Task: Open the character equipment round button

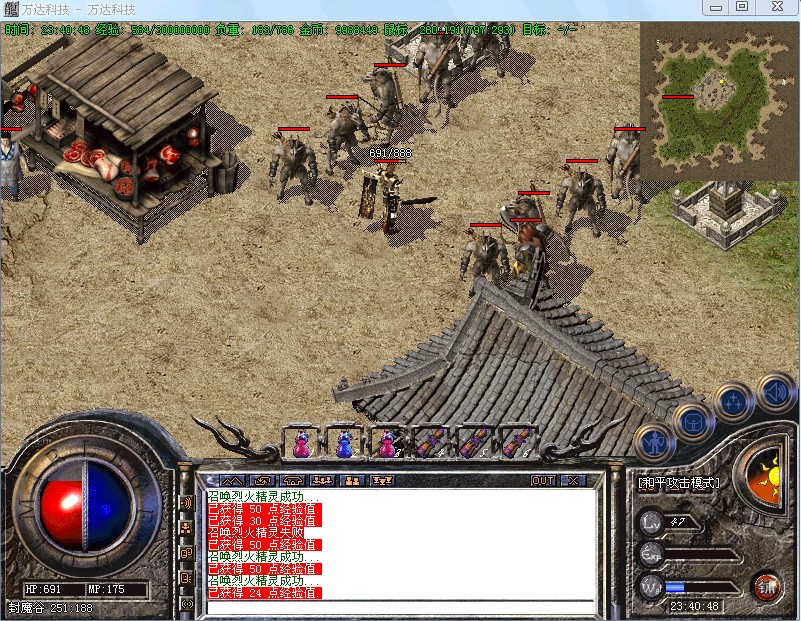Action: (655, 441)
